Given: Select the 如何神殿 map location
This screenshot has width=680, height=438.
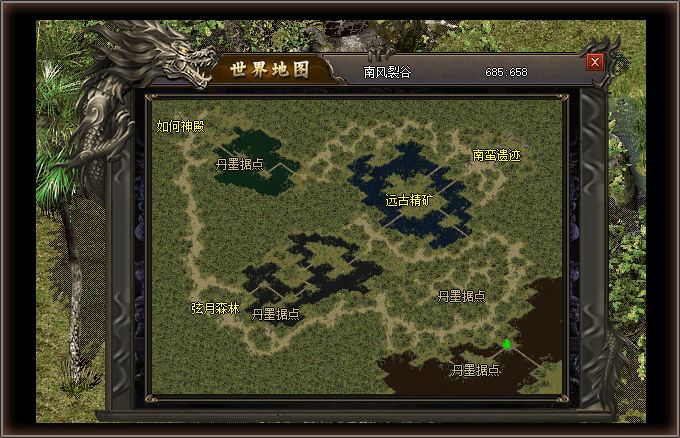Looking at the screenshot, I should tap(180, 127).
